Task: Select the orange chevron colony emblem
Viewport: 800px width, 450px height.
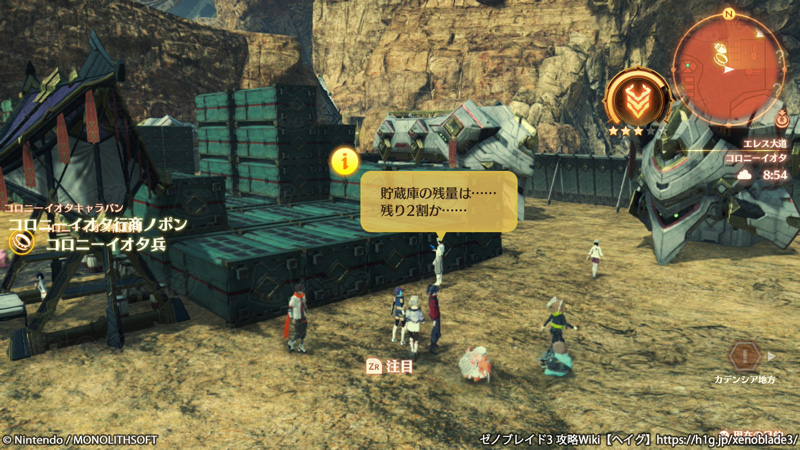Action: (637, 97)
